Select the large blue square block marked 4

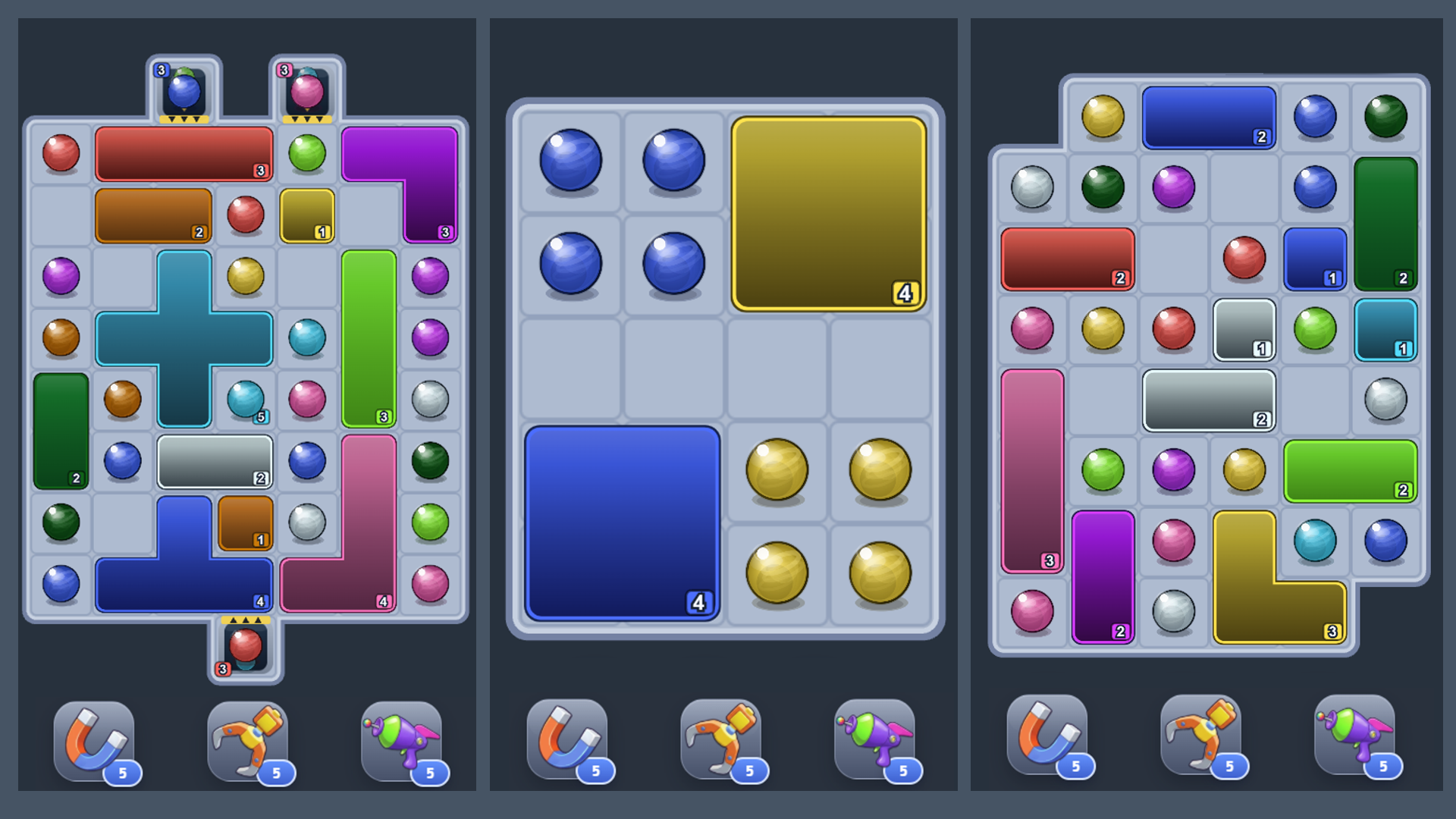622,523
